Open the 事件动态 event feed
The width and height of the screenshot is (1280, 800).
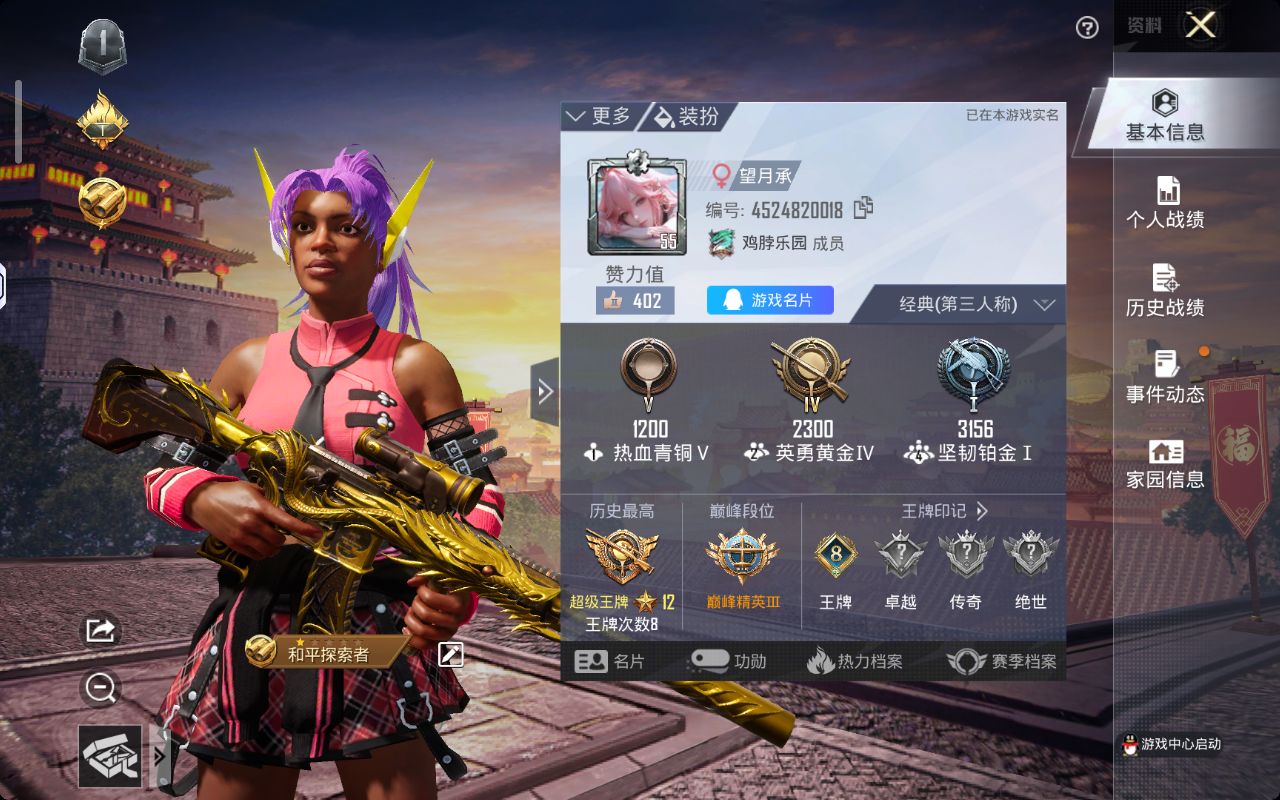tap(1166, 378)
